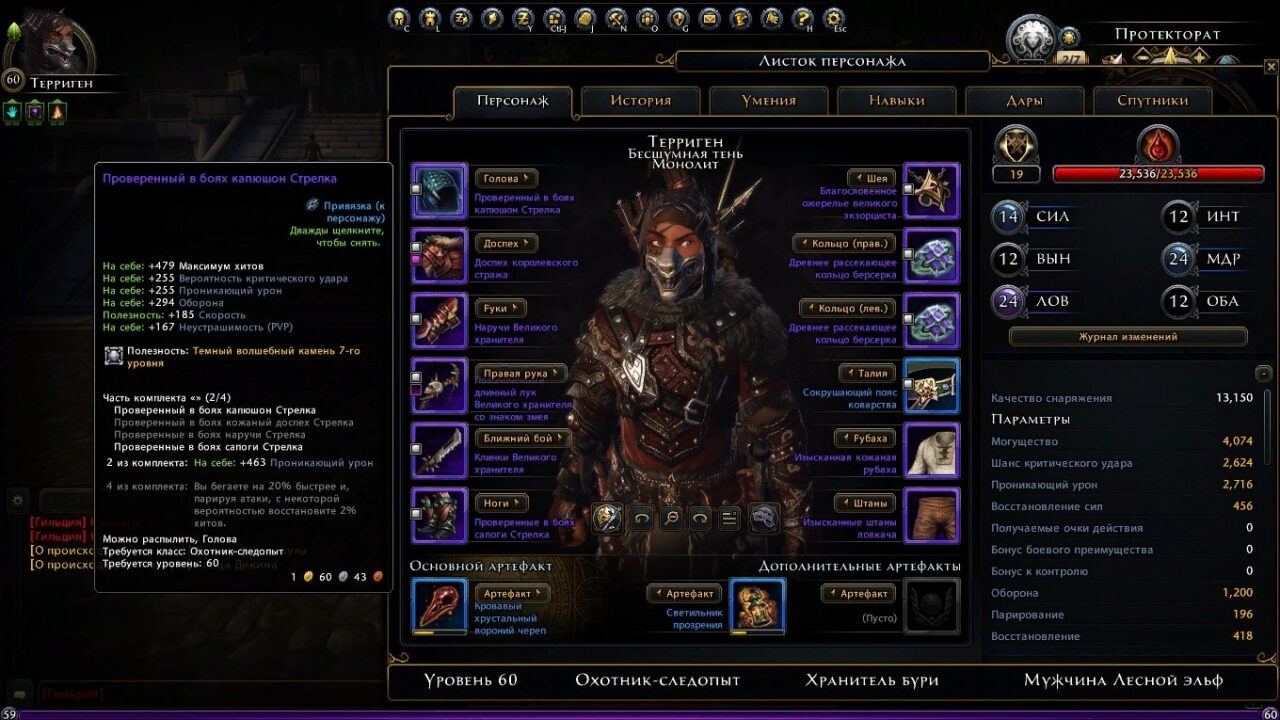Open the character menu icon labeled C
This screenshot has width=1280, height=720.
tap(398, 18)
